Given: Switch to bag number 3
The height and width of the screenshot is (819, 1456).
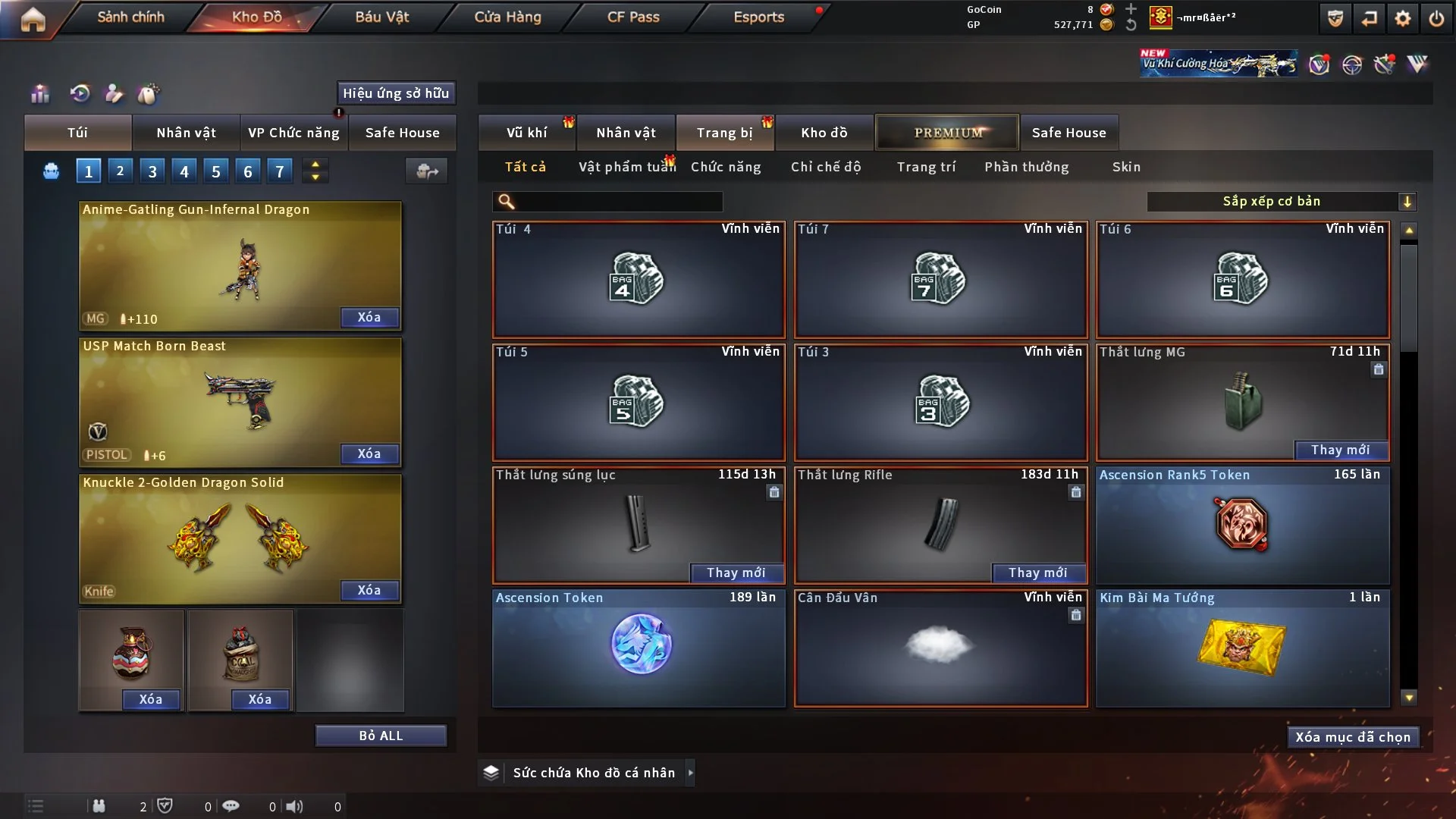Looking at the screenshot, I should [152, 171].
